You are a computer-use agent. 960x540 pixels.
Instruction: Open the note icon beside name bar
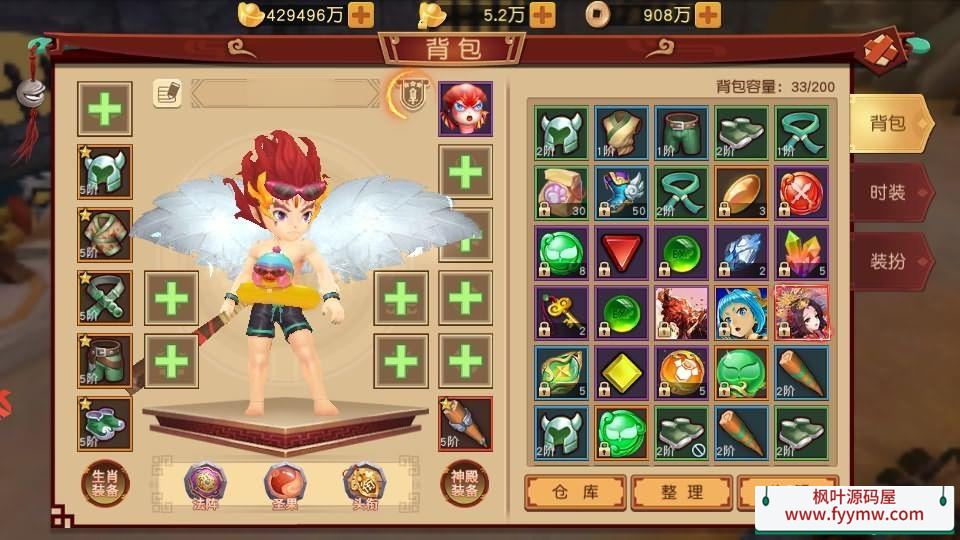pos(167,93)
